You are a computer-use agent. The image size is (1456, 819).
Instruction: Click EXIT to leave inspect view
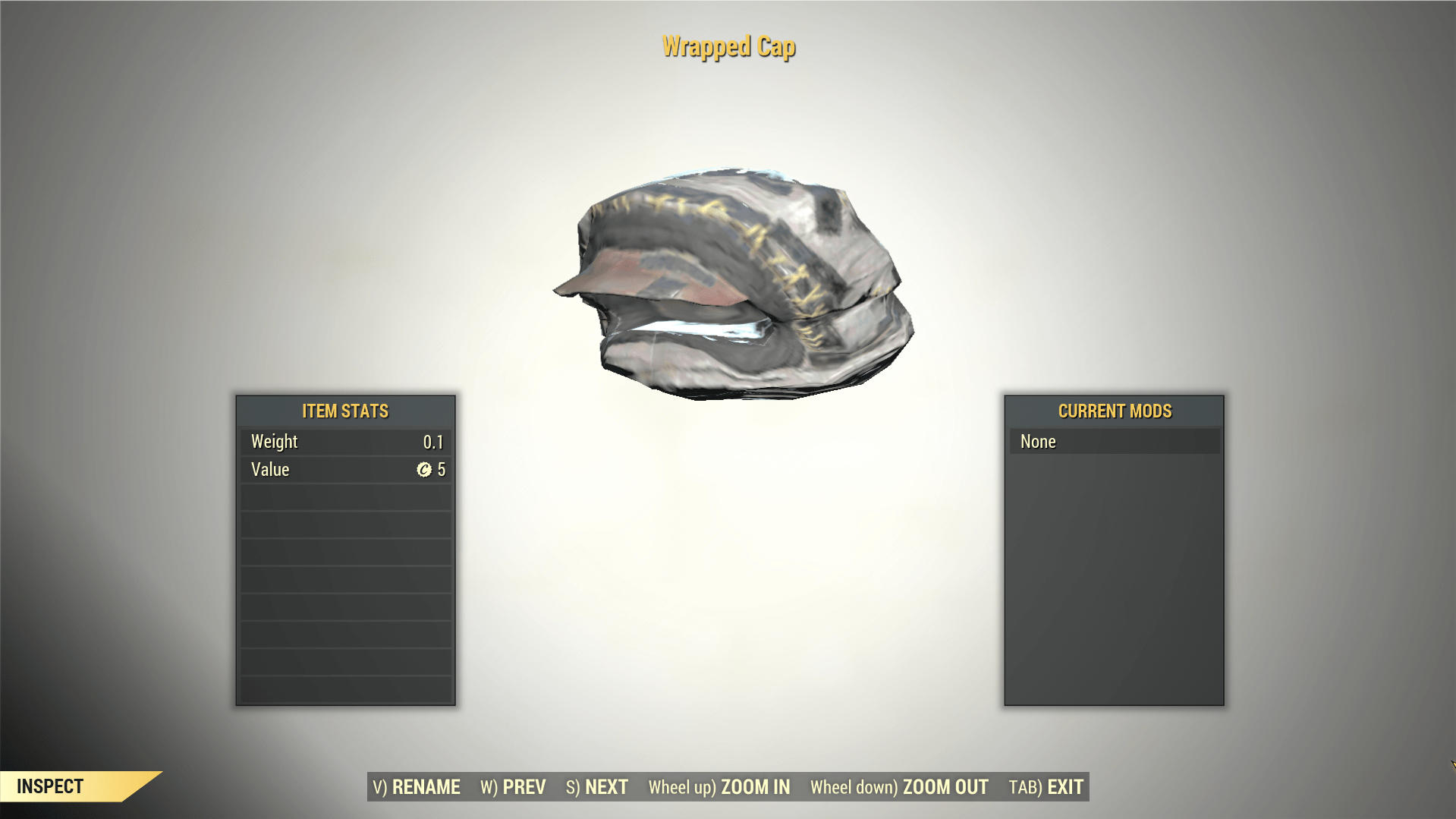coord(1064,787)
